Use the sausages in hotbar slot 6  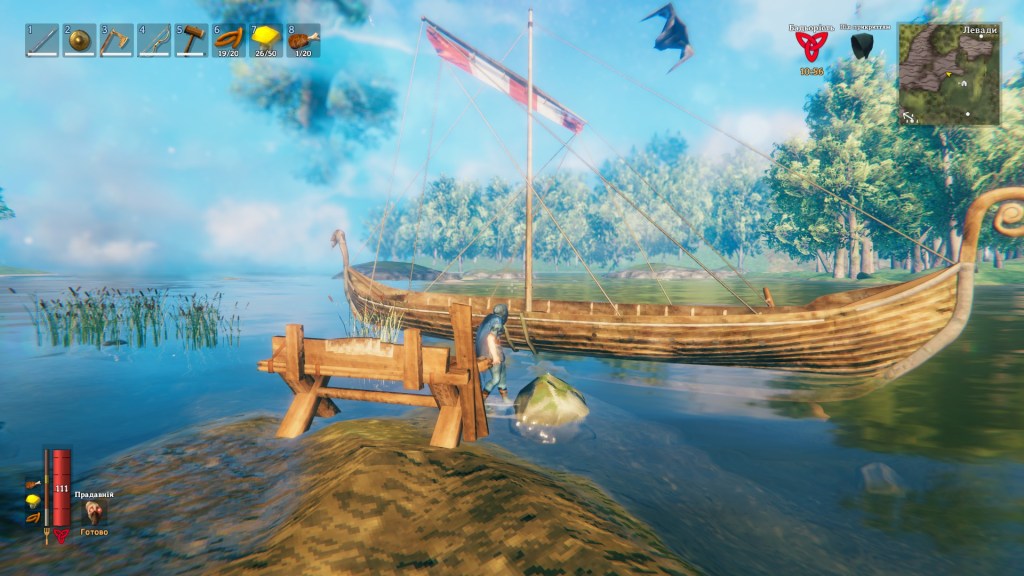point(229,39)
